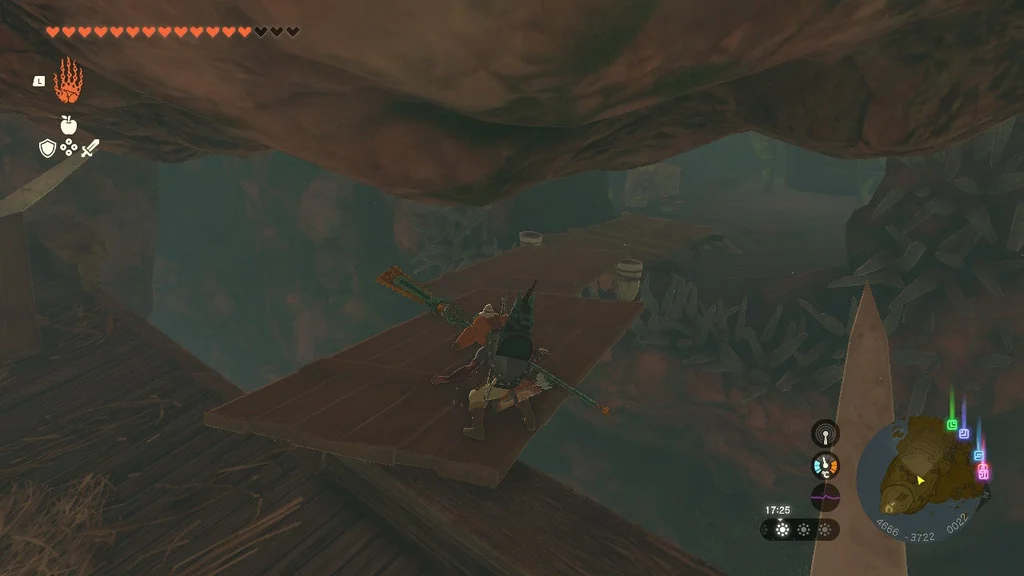Open the shield quick-select icon
The image size is (1024, 576).
[46, 149]
